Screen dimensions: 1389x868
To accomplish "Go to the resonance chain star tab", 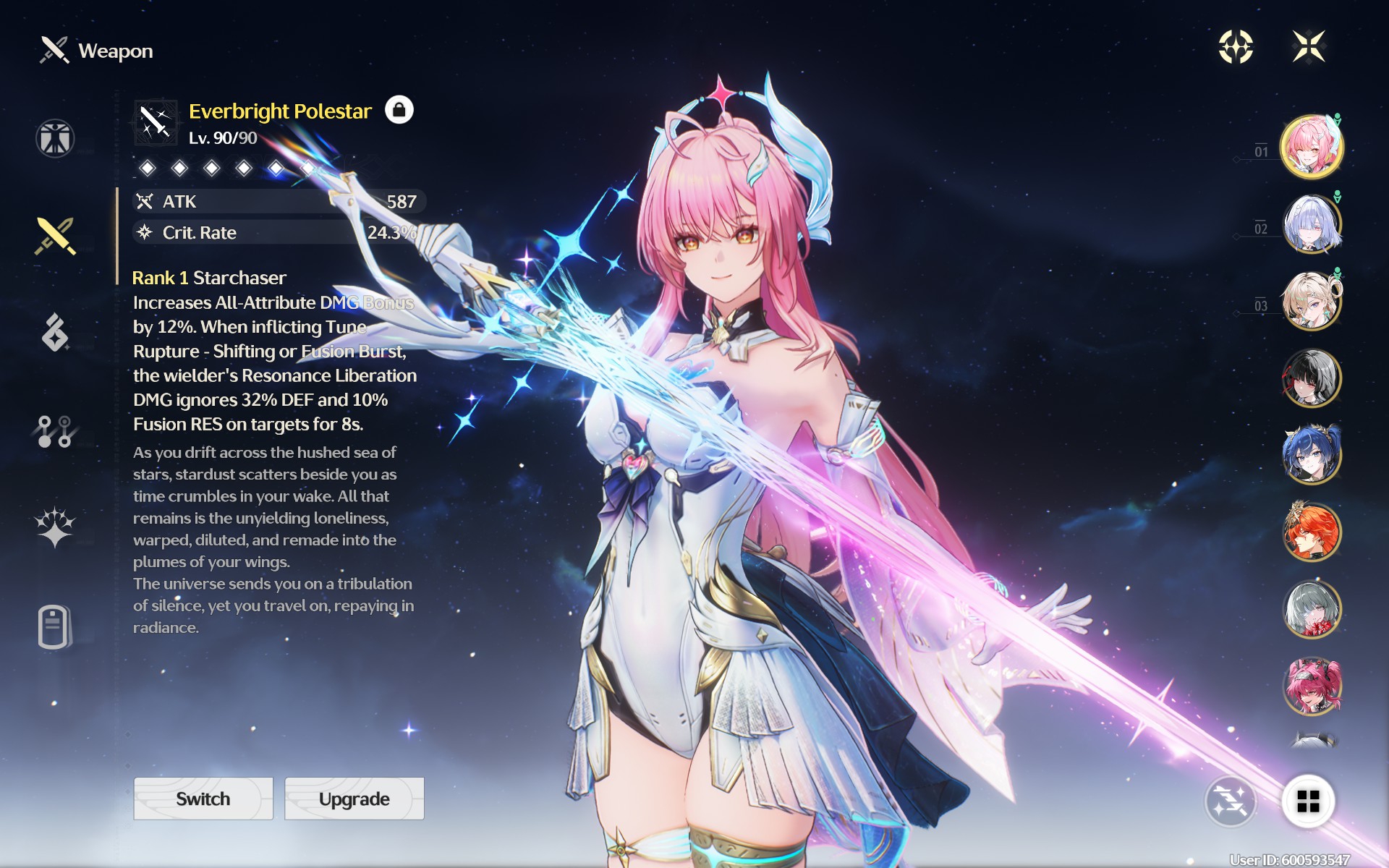I will click(x=55, y=527).
